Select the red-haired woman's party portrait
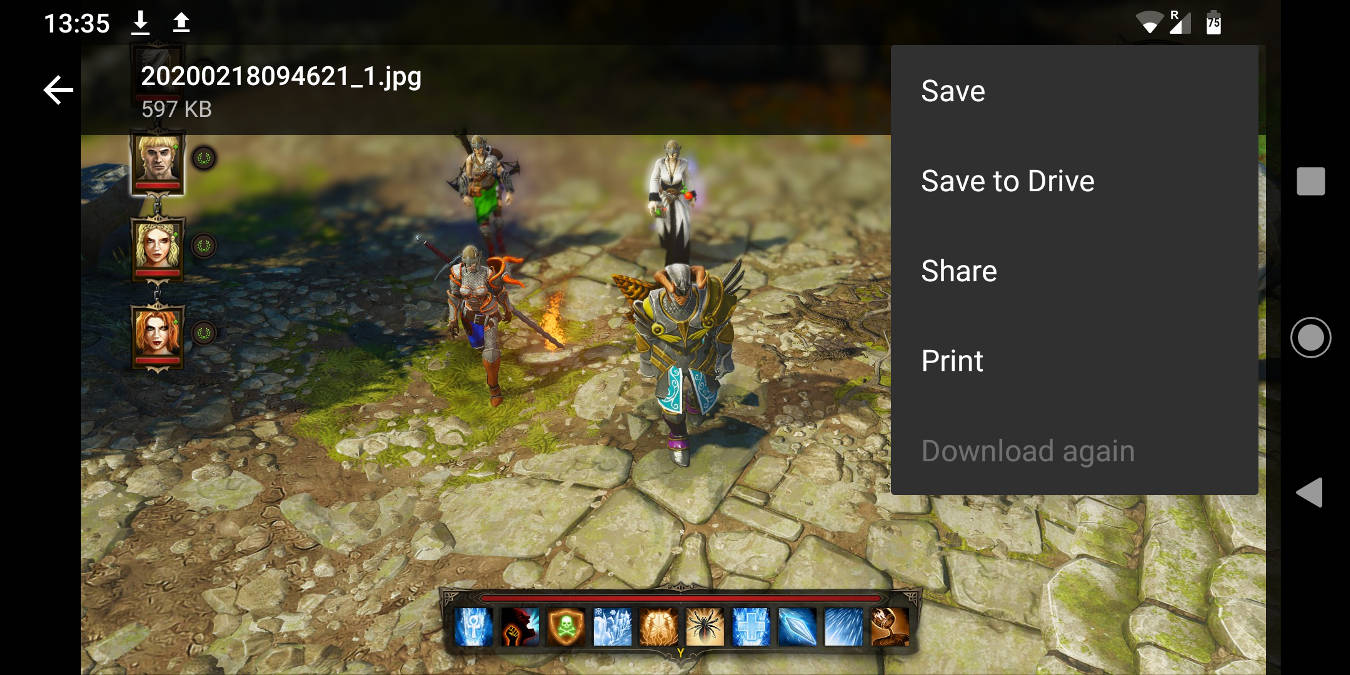Image resolution: width=1350 pixels, height=675 pixels. [158, 332]
